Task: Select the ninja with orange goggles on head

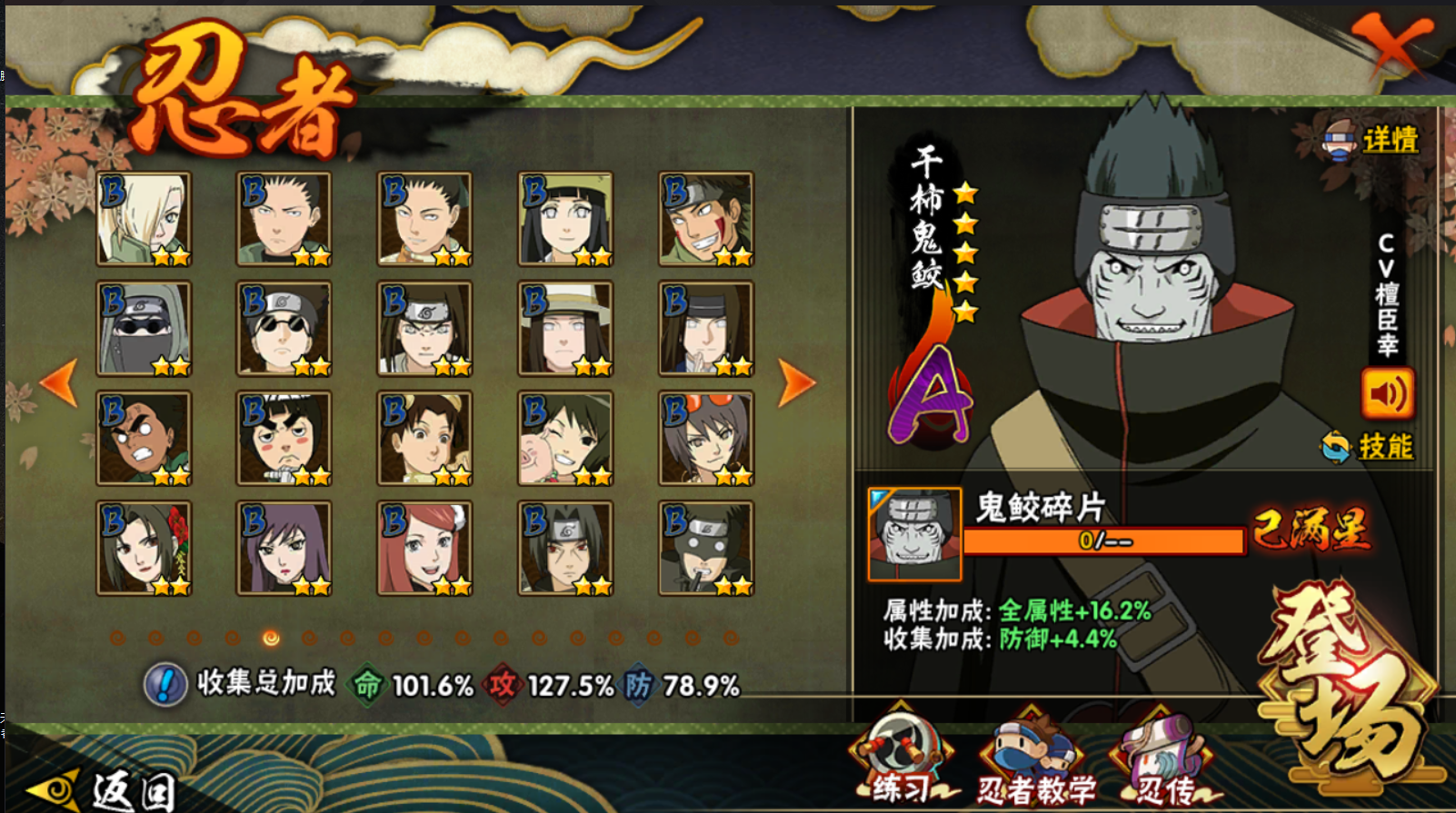Action: click(706, 438)
